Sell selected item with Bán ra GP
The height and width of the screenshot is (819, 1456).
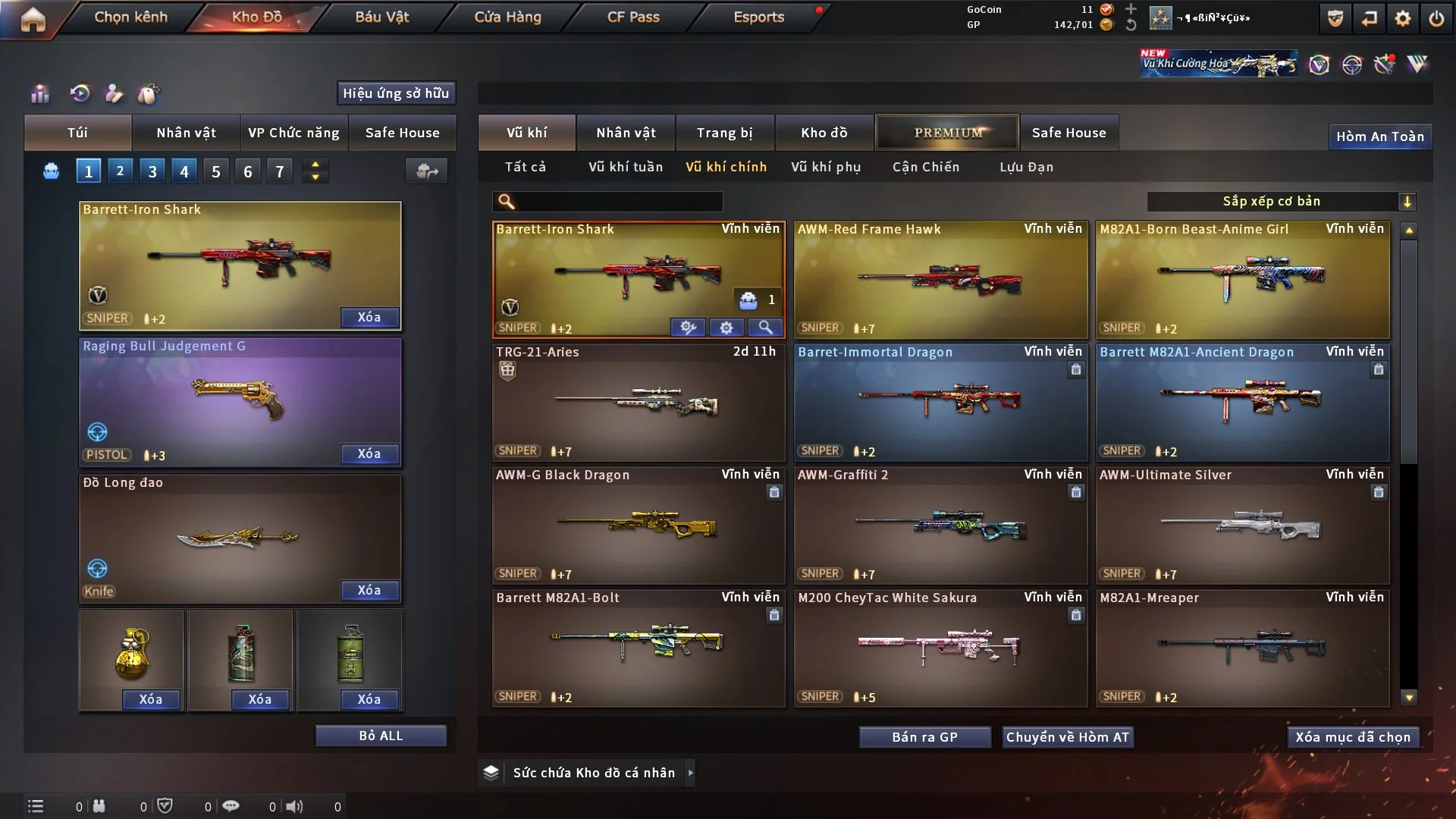(924, 737)
